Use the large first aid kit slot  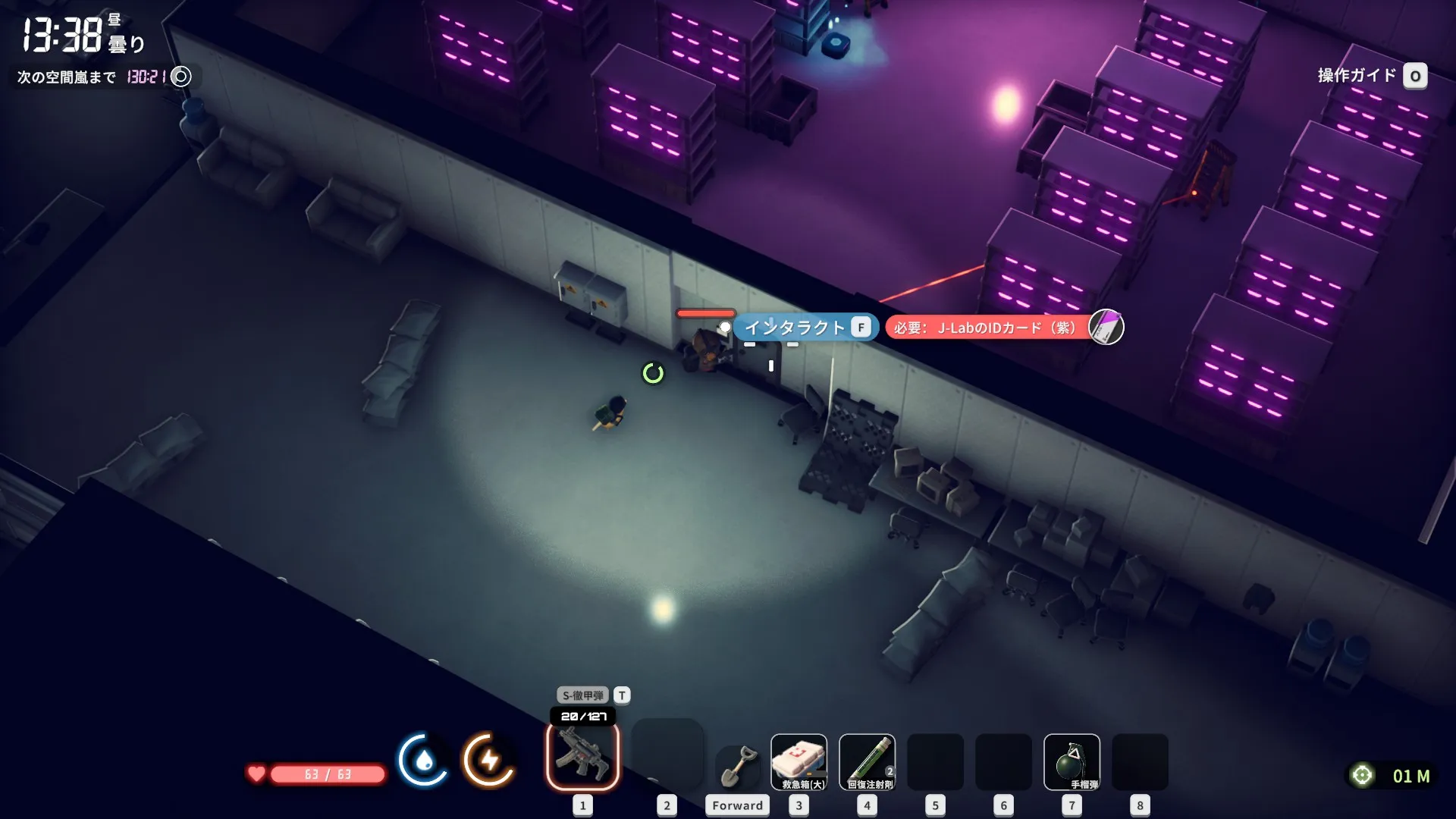(799, 762)
